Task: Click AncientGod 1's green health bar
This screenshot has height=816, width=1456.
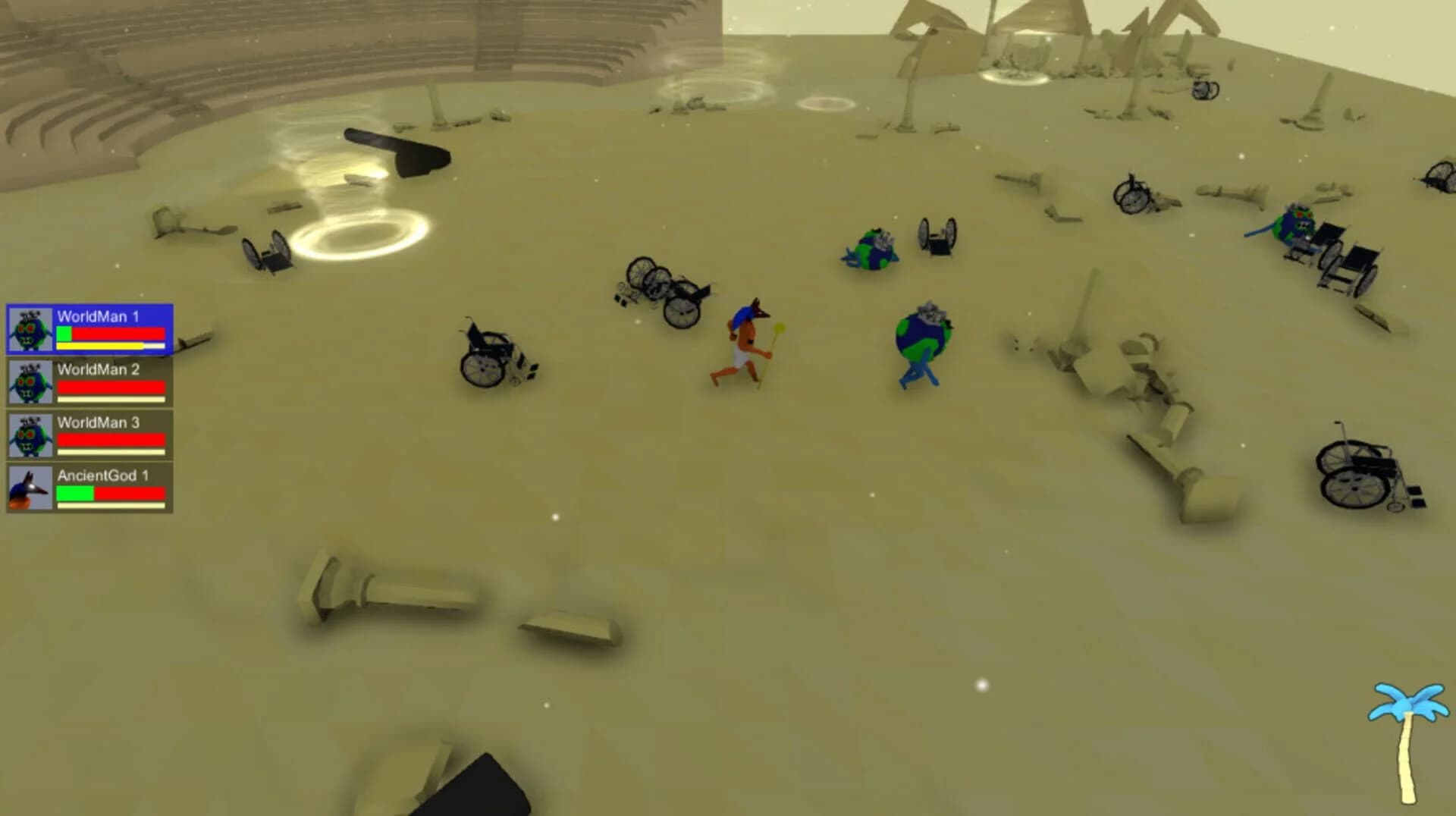Action: coord(74,493)
